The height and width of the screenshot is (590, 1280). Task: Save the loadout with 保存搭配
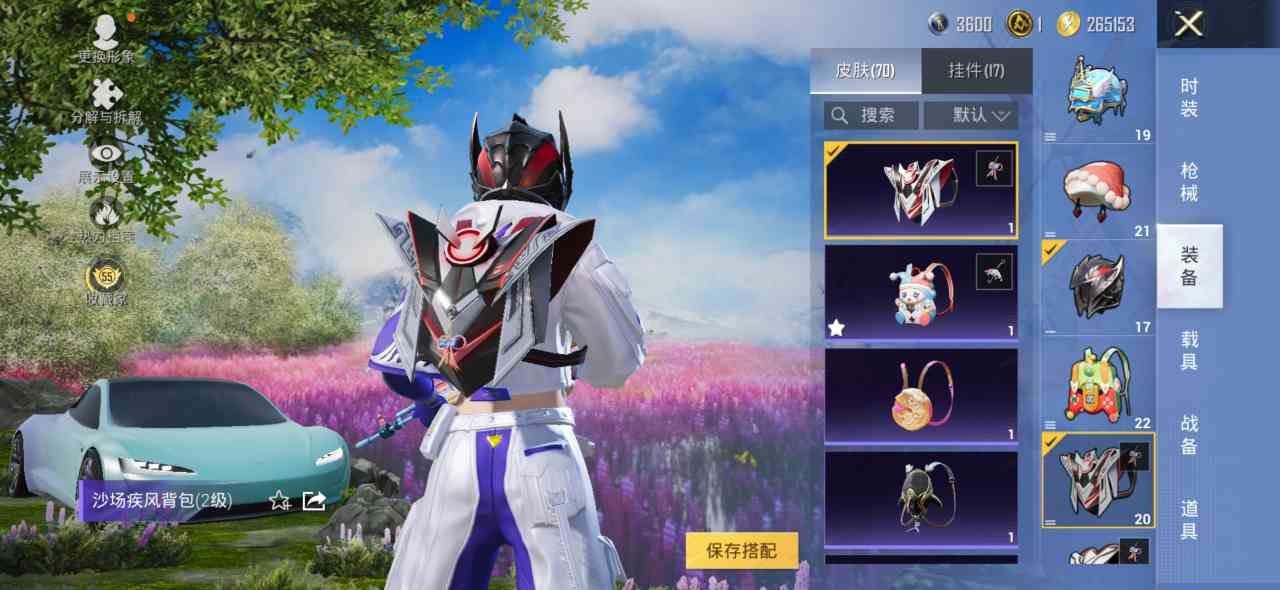(x=742, y=550)
